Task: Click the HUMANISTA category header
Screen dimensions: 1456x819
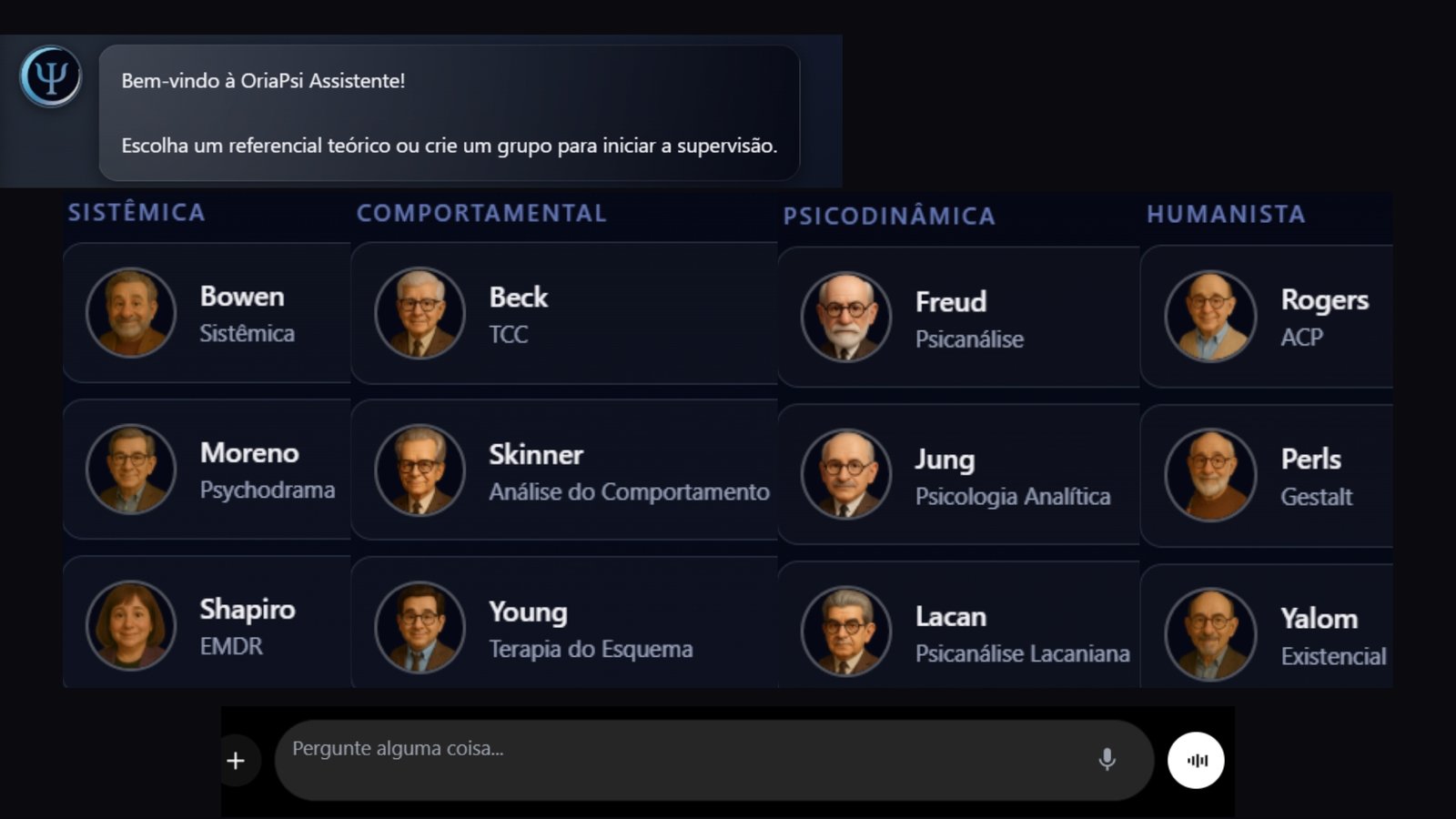Action: point(1226,215)
